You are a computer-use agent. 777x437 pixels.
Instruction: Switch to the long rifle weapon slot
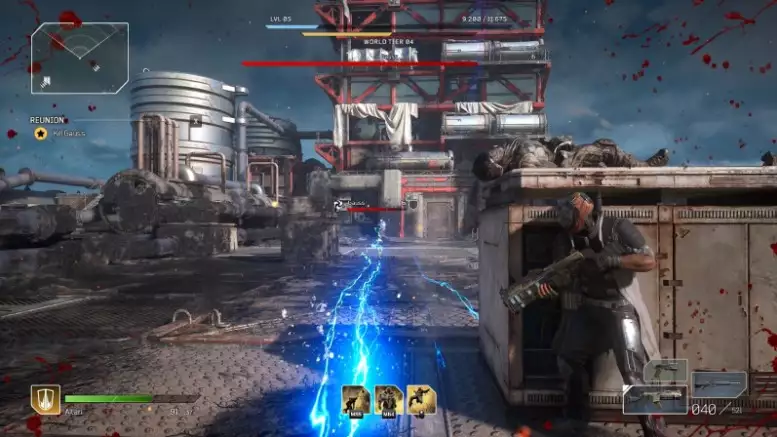click(x=719, y=383)
